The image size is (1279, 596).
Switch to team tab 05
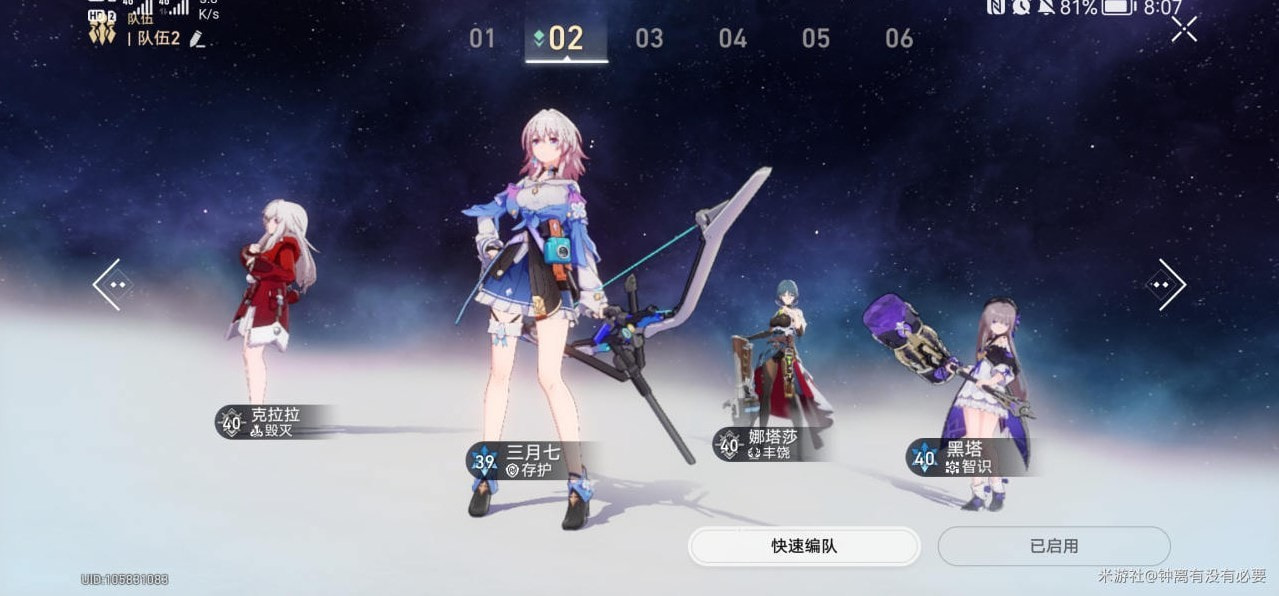(816, 39)
